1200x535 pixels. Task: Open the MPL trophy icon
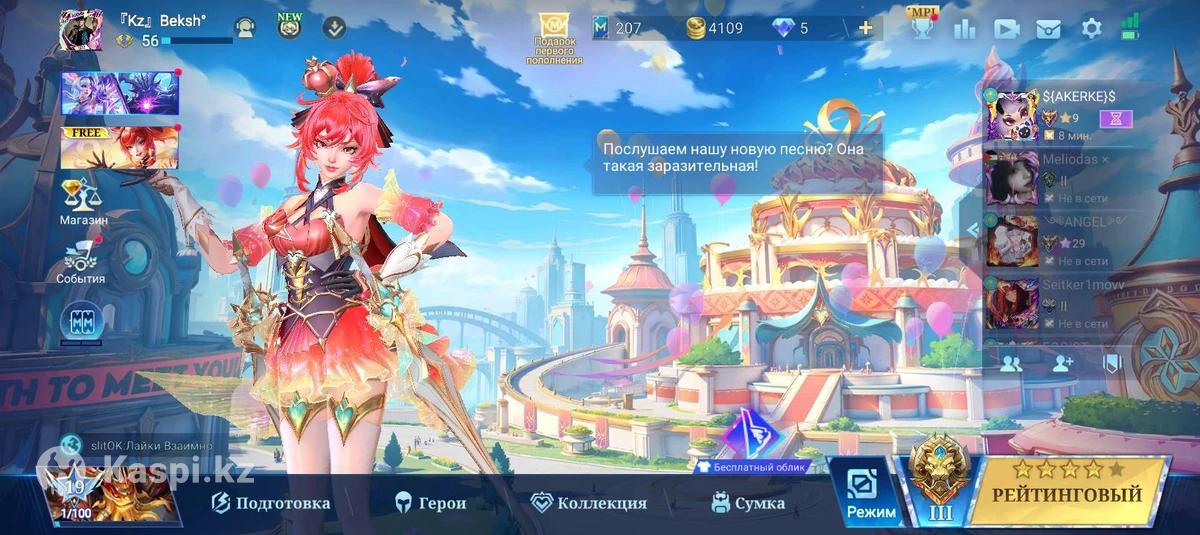tap(921, 26)
